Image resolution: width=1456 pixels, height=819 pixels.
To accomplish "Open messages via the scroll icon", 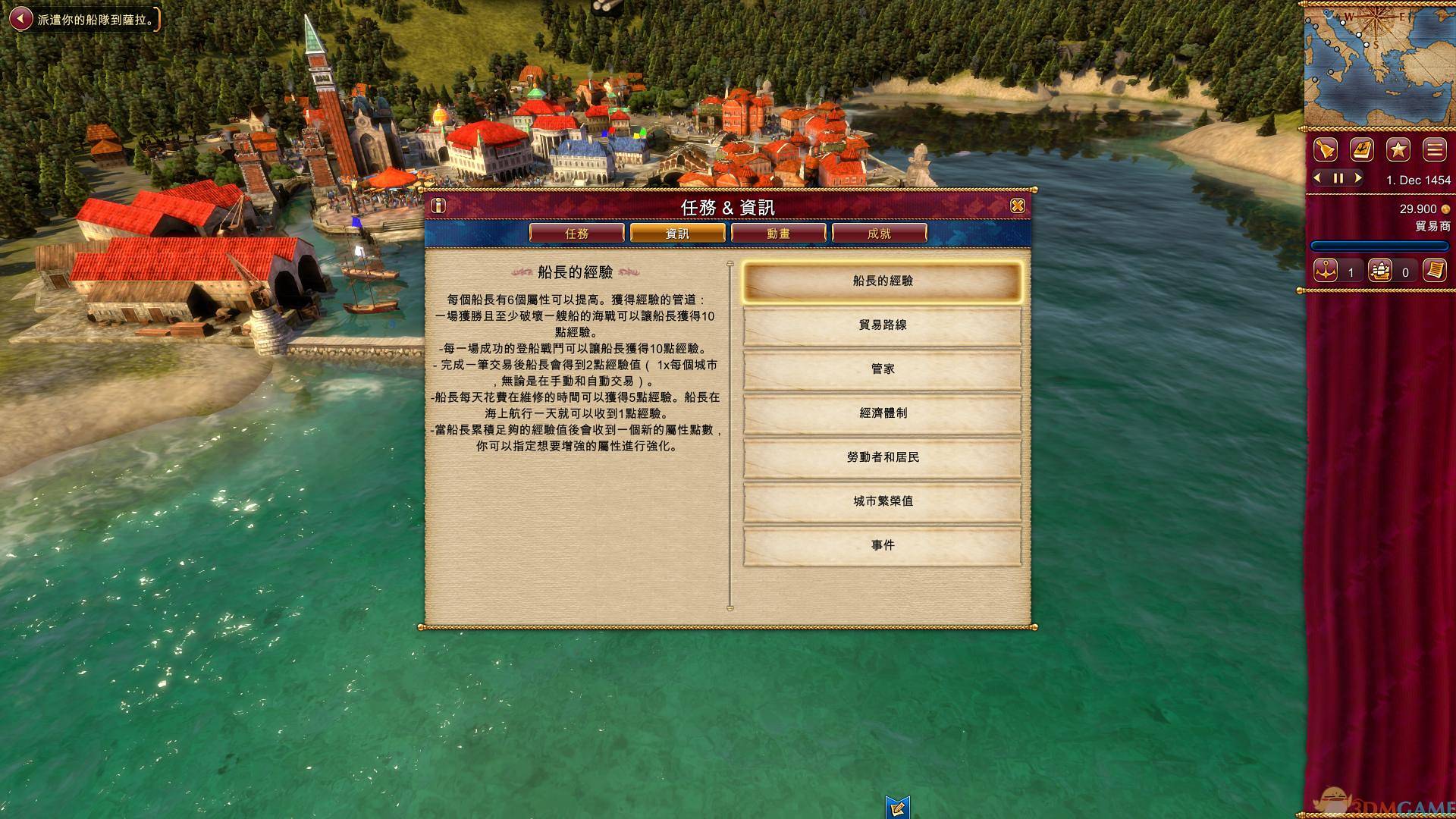I will pos(1436,269).
